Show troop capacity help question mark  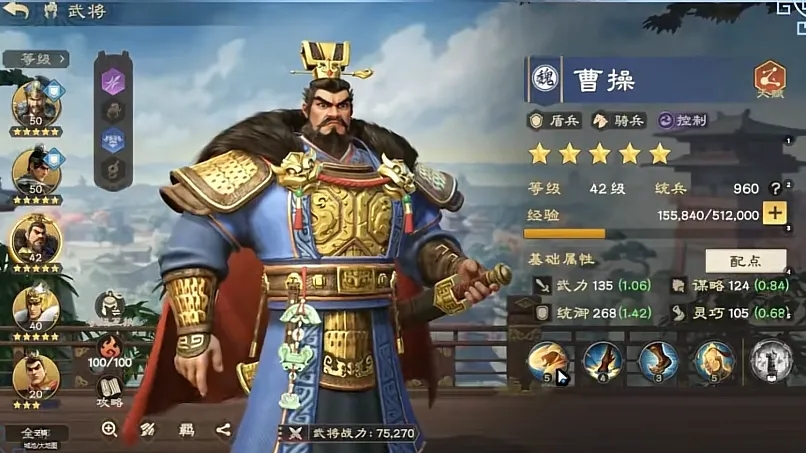point(774,188)
